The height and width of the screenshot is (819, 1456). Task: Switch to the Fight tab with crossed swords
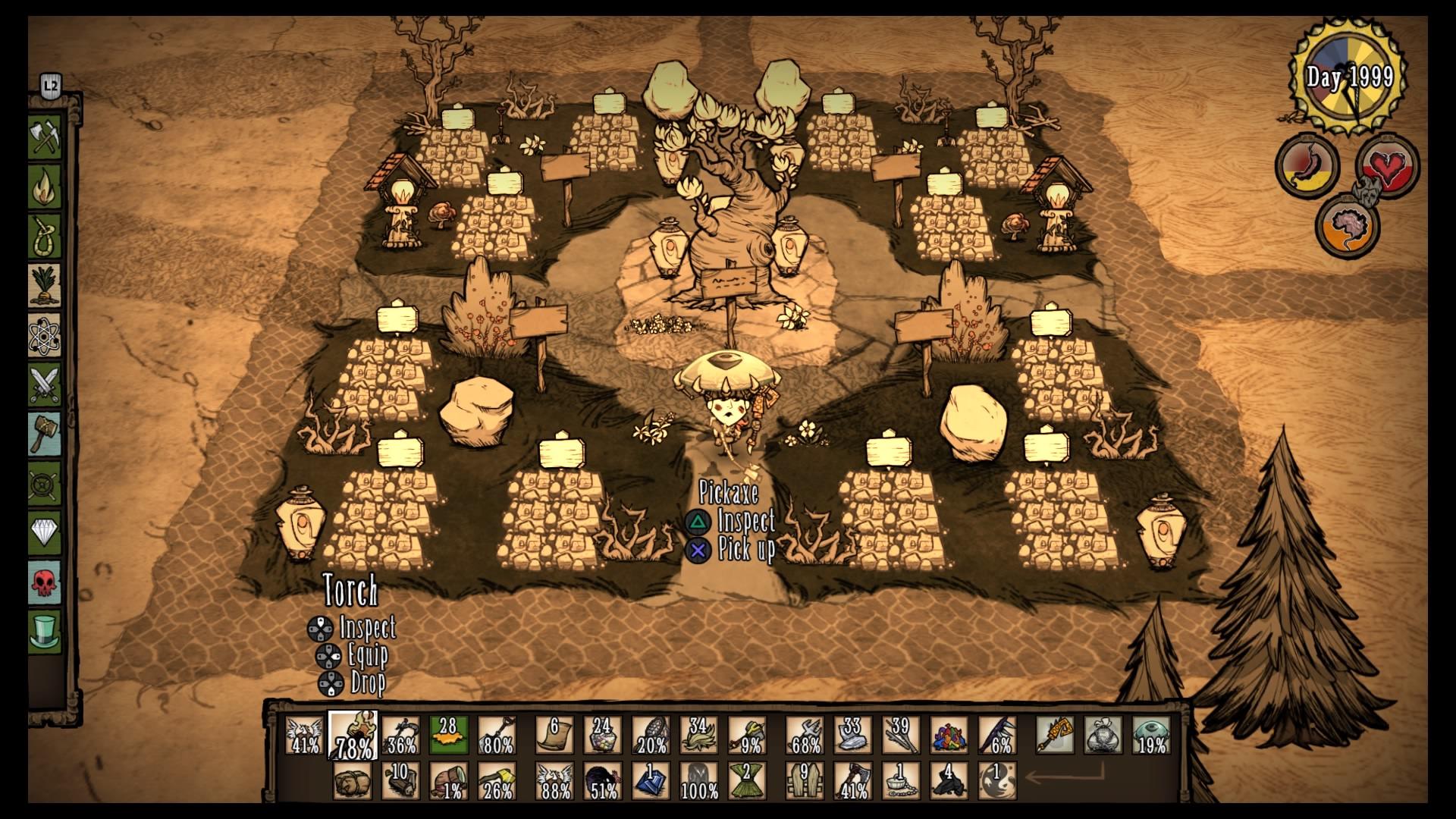click(45, 384)
